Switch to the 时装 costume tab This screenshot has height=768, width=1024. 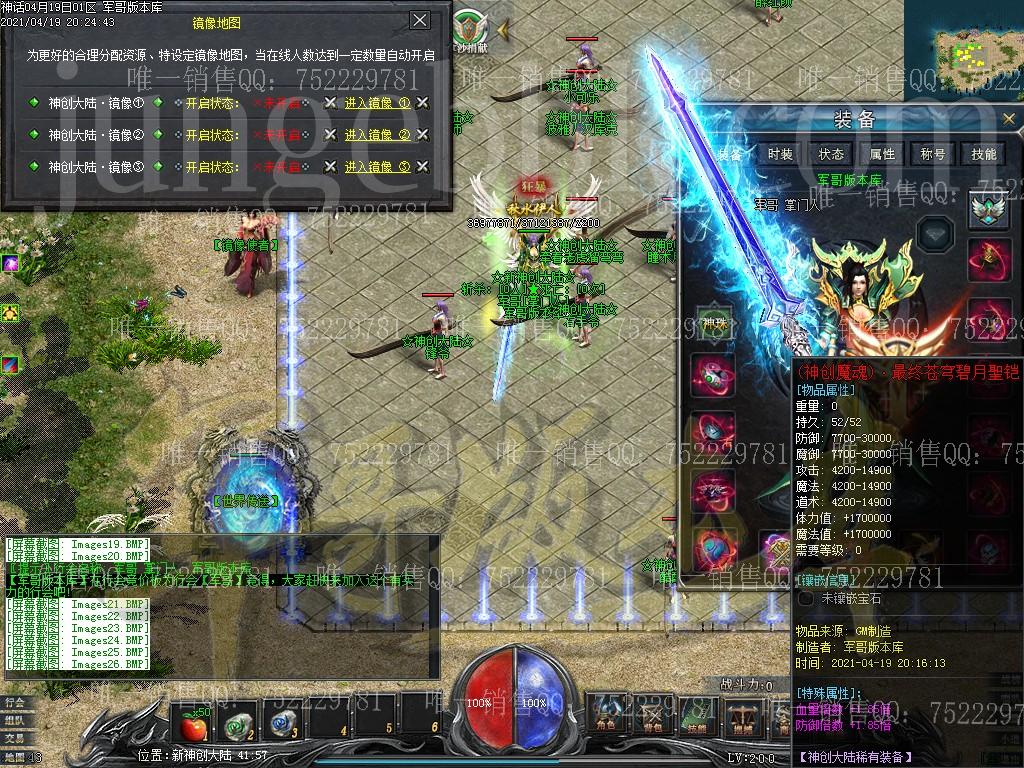click(780, 154)
